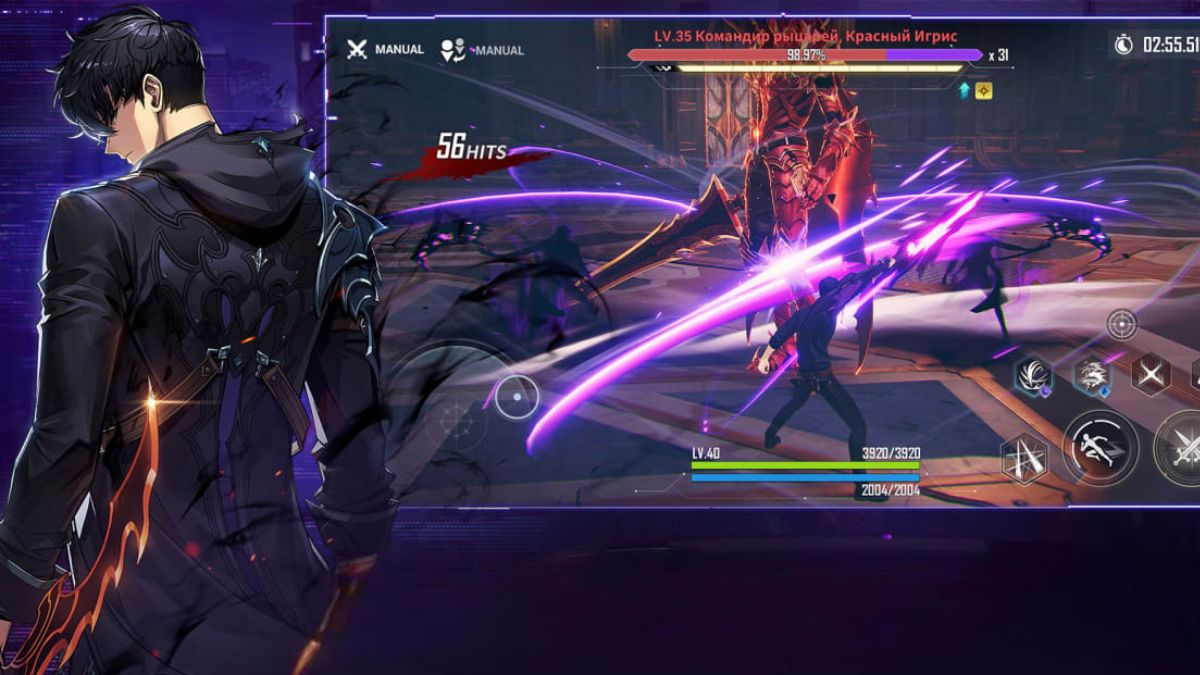The image size is (1200, 675).
Task: Click the yellow boss buff status icon
Action: pyautogui.click(x=984, y=90)
